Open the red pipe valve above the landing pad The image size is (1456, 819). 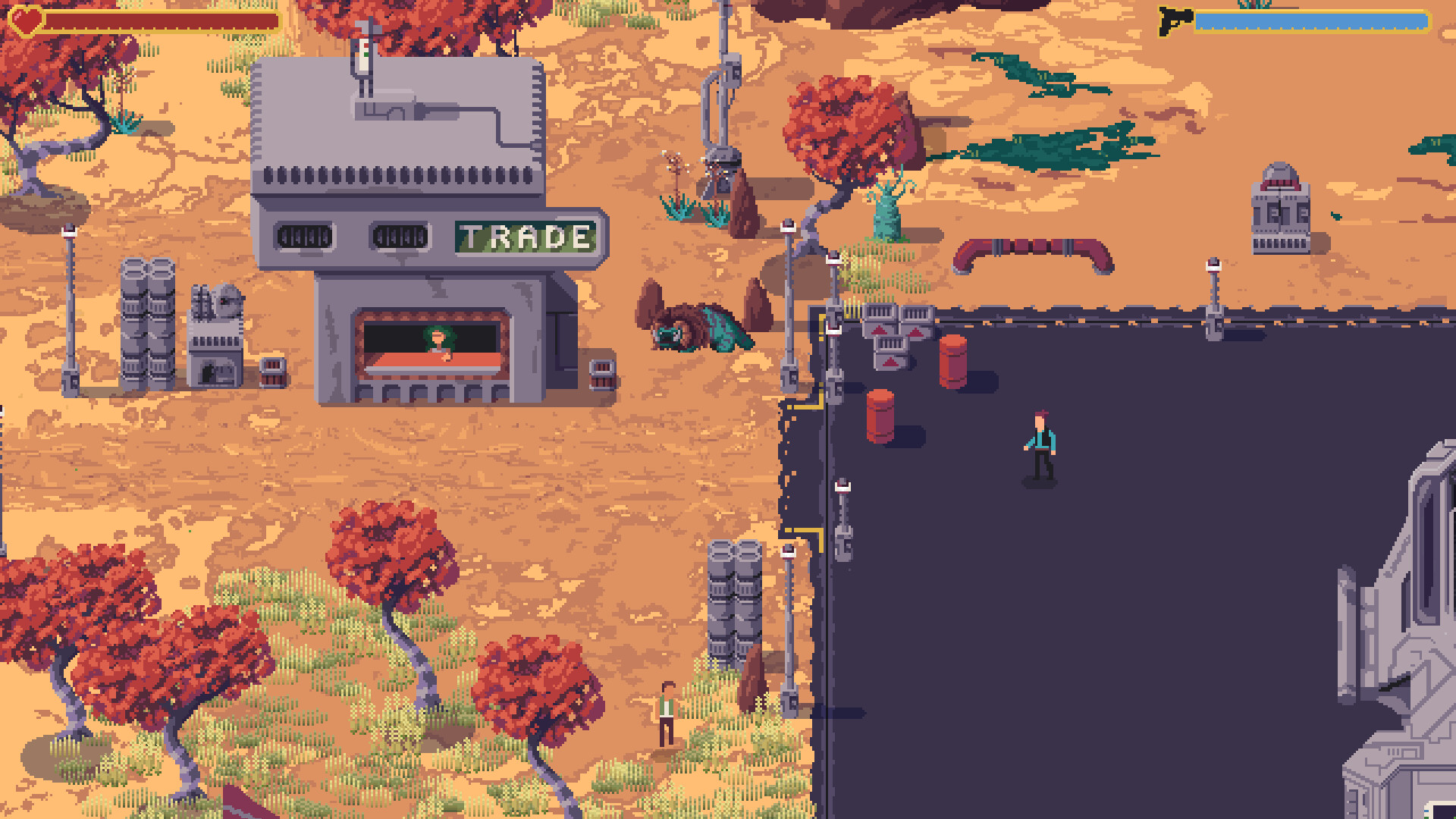(1031, 246)
